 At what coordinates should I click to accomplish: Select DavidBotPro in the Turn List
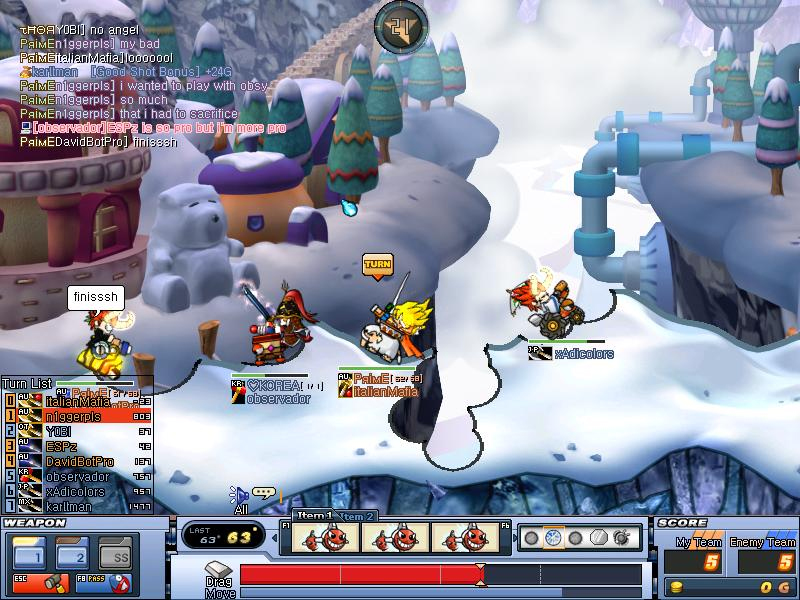[x=79, y=462]
